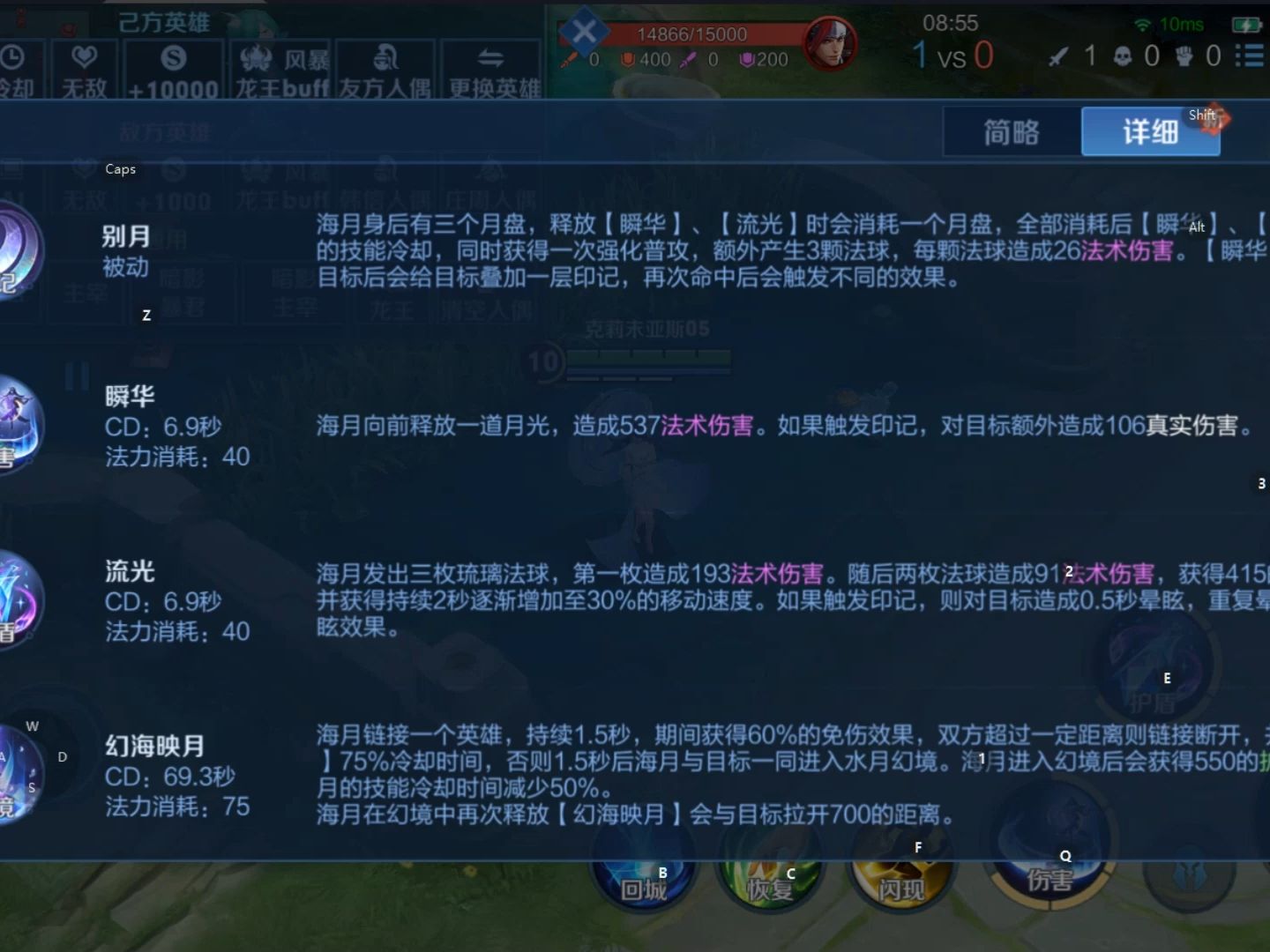This screenshot has height=952, width=1270.
Task: Switch to the 简略 tab
Action: [1012, 130]
